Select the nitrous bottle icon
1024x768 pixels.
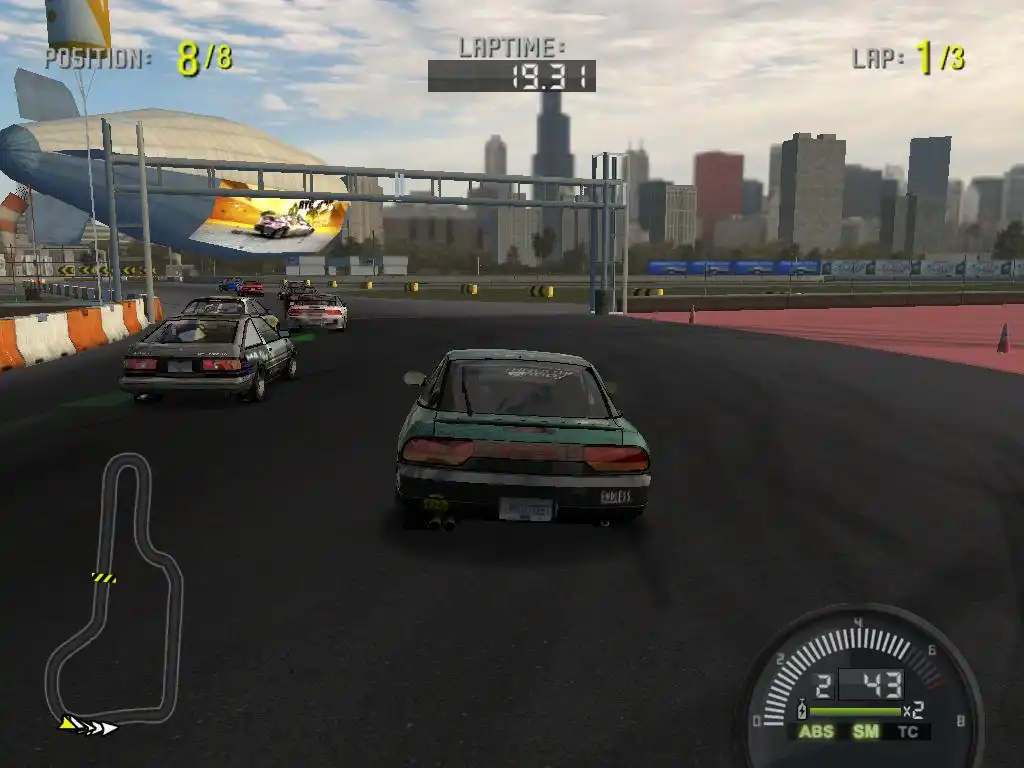801,712
